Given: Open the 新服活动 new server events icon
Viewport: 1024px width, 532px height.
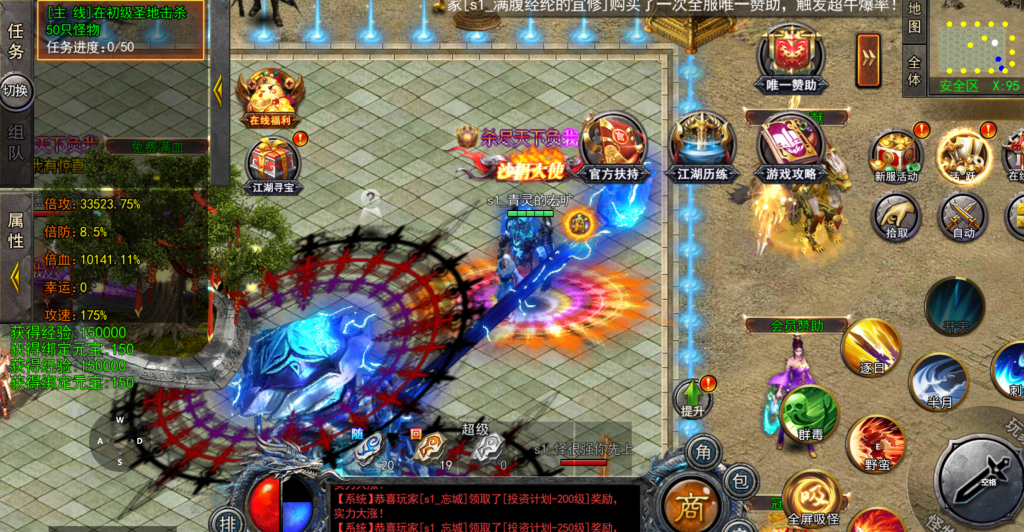Looking at the screenshot, I should 895,155.
